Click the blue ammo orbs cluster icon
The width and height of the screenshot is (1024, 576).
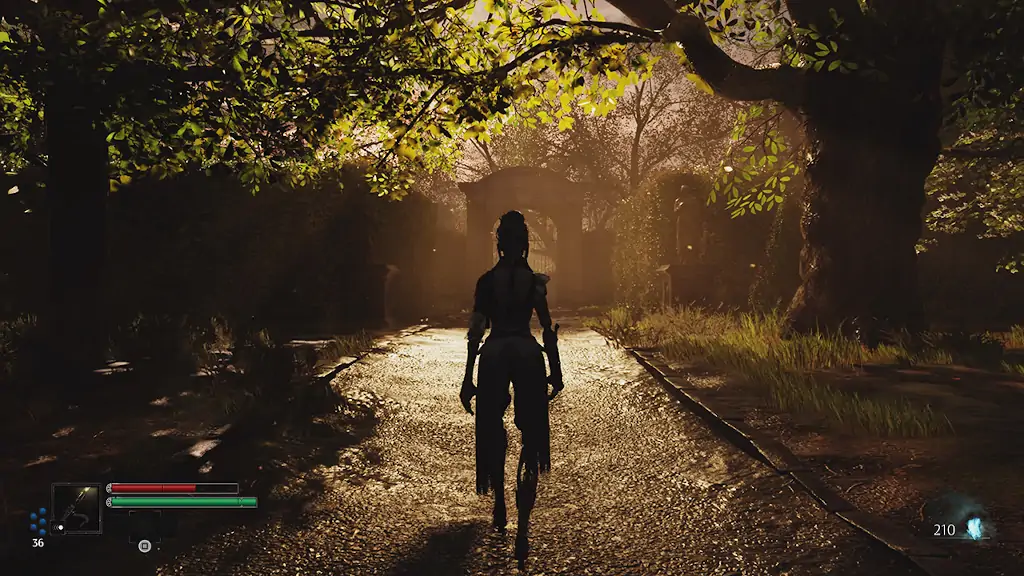point(38,521)
